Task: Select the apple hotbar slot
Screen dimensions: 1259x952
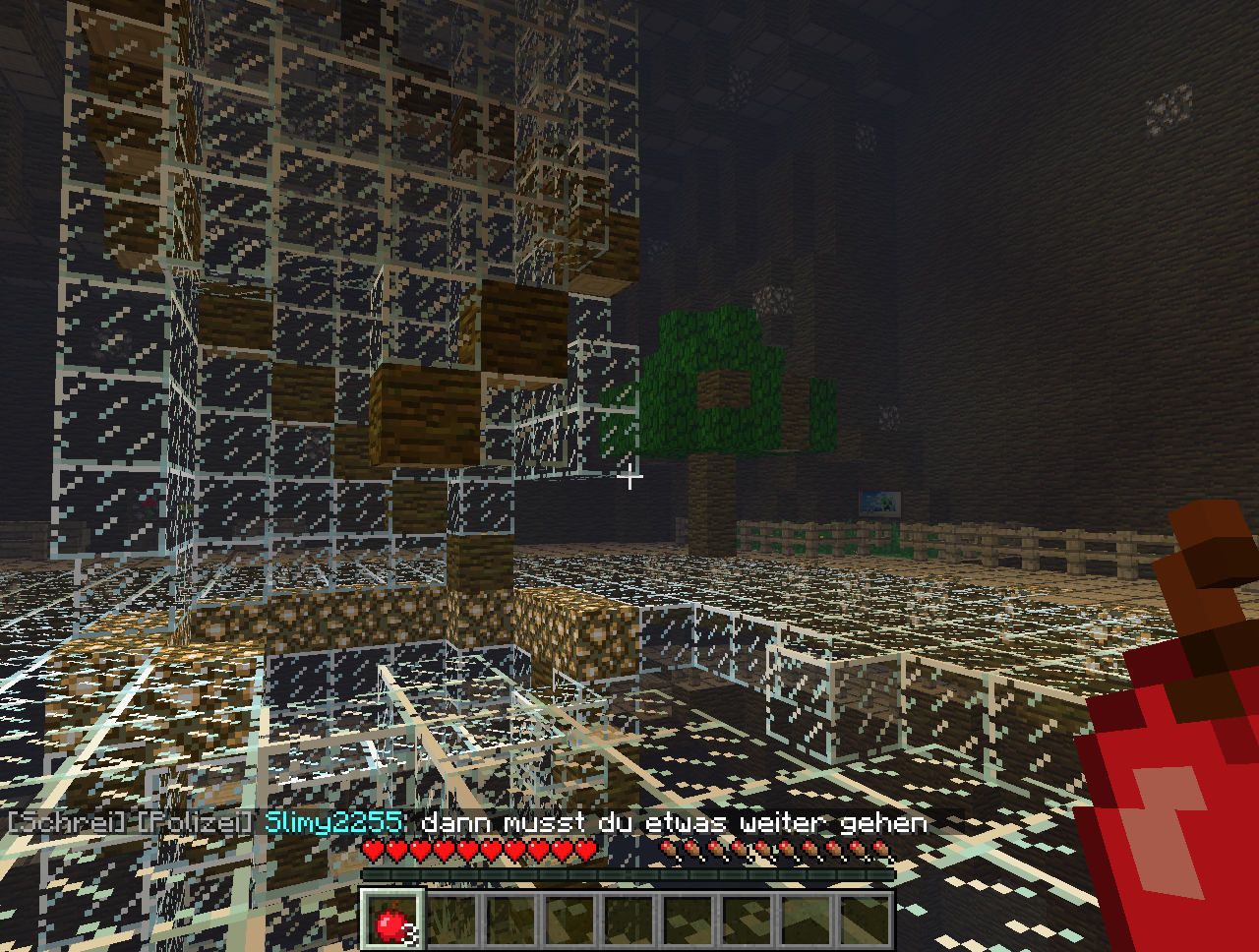Action: (x=392, y=921)
